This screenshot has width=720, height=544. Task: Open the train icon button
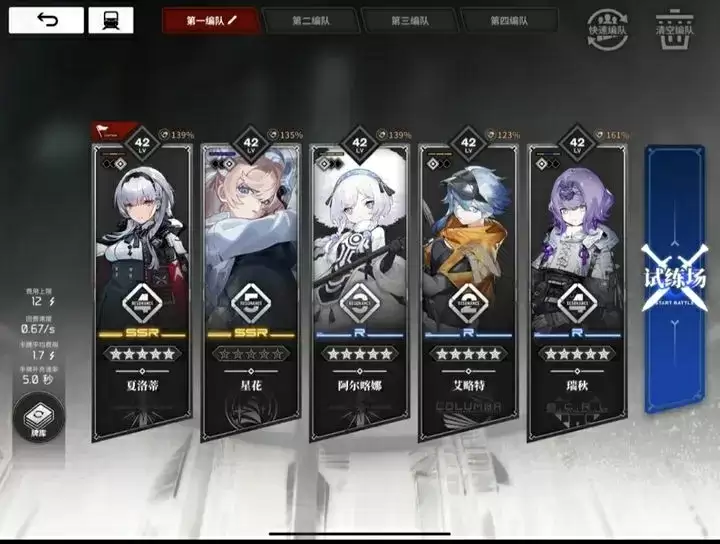(x=110, y=20)
